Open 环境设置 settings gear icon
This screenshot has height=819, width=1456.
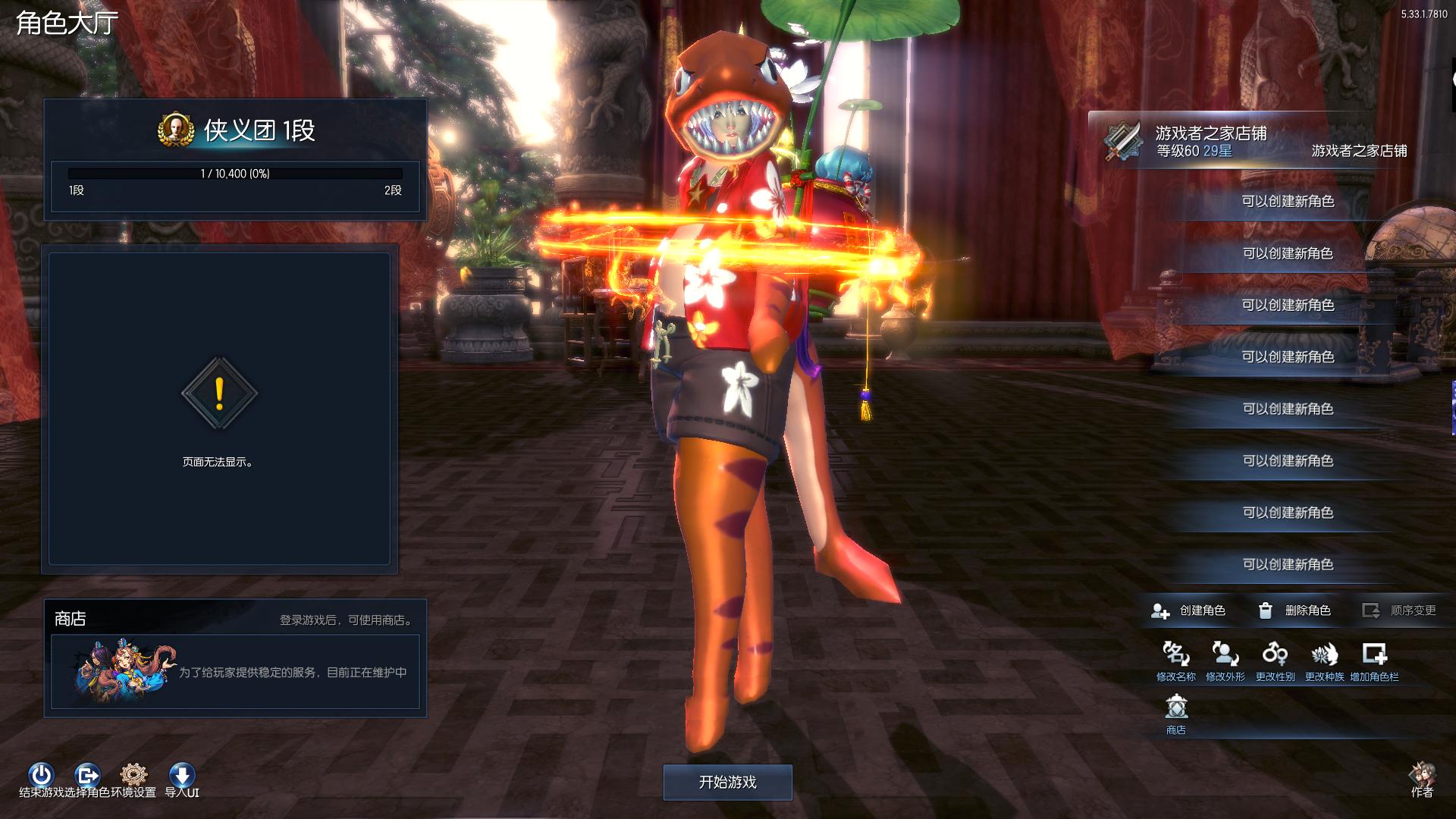[x=134, y=775]
